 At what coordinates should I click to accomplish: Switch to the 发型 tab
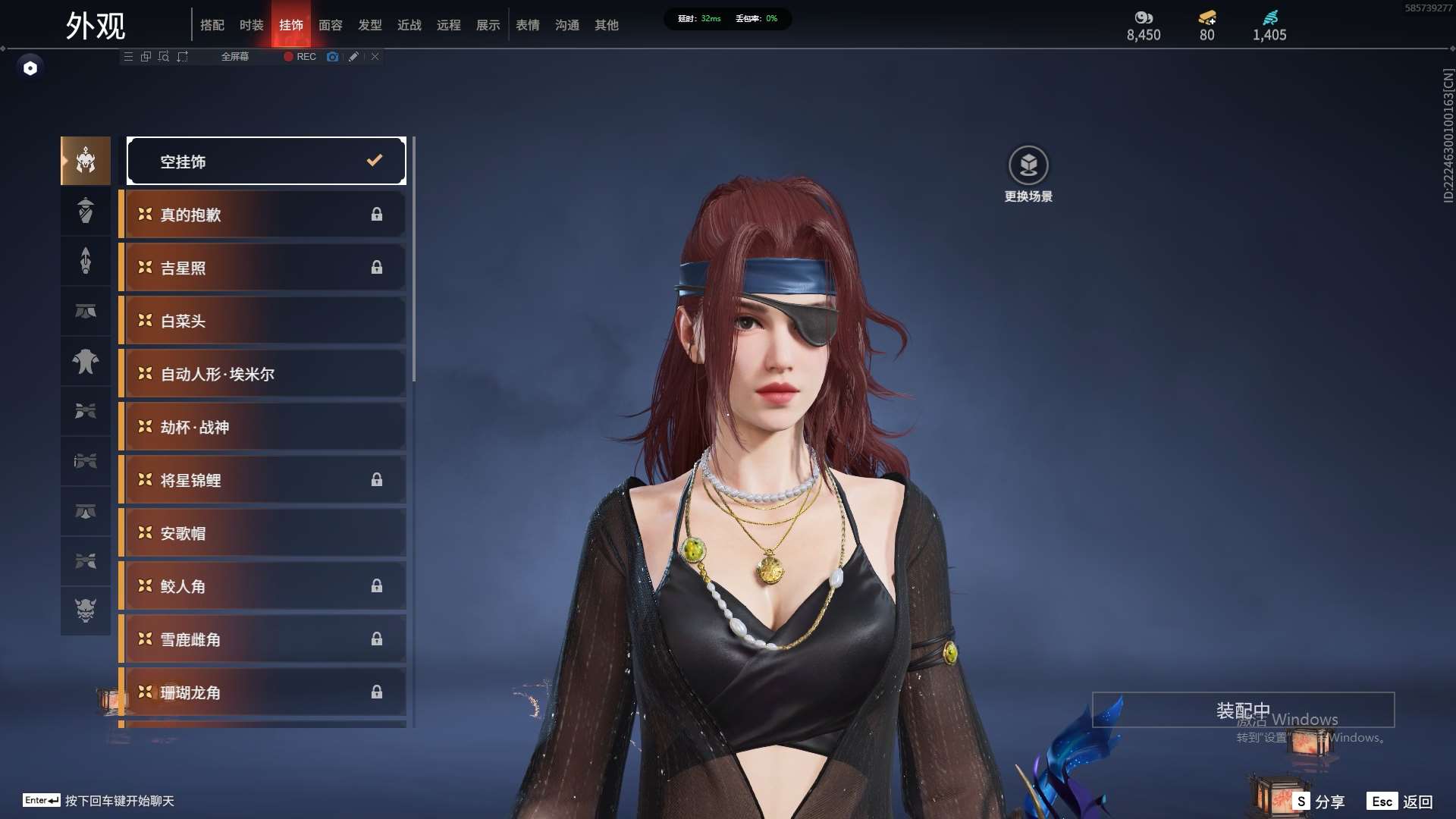click(370, 25)
